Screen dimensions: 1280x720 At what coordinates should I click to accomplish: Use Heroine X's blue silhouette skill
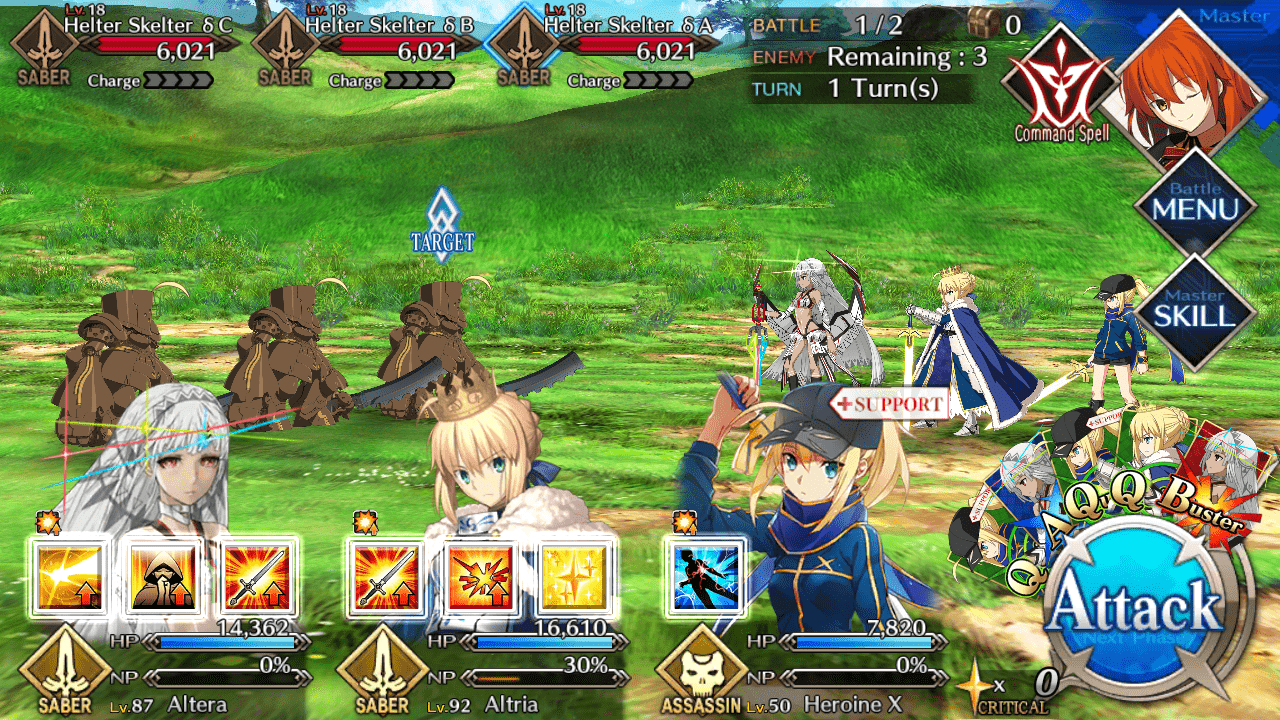[704, 577]
